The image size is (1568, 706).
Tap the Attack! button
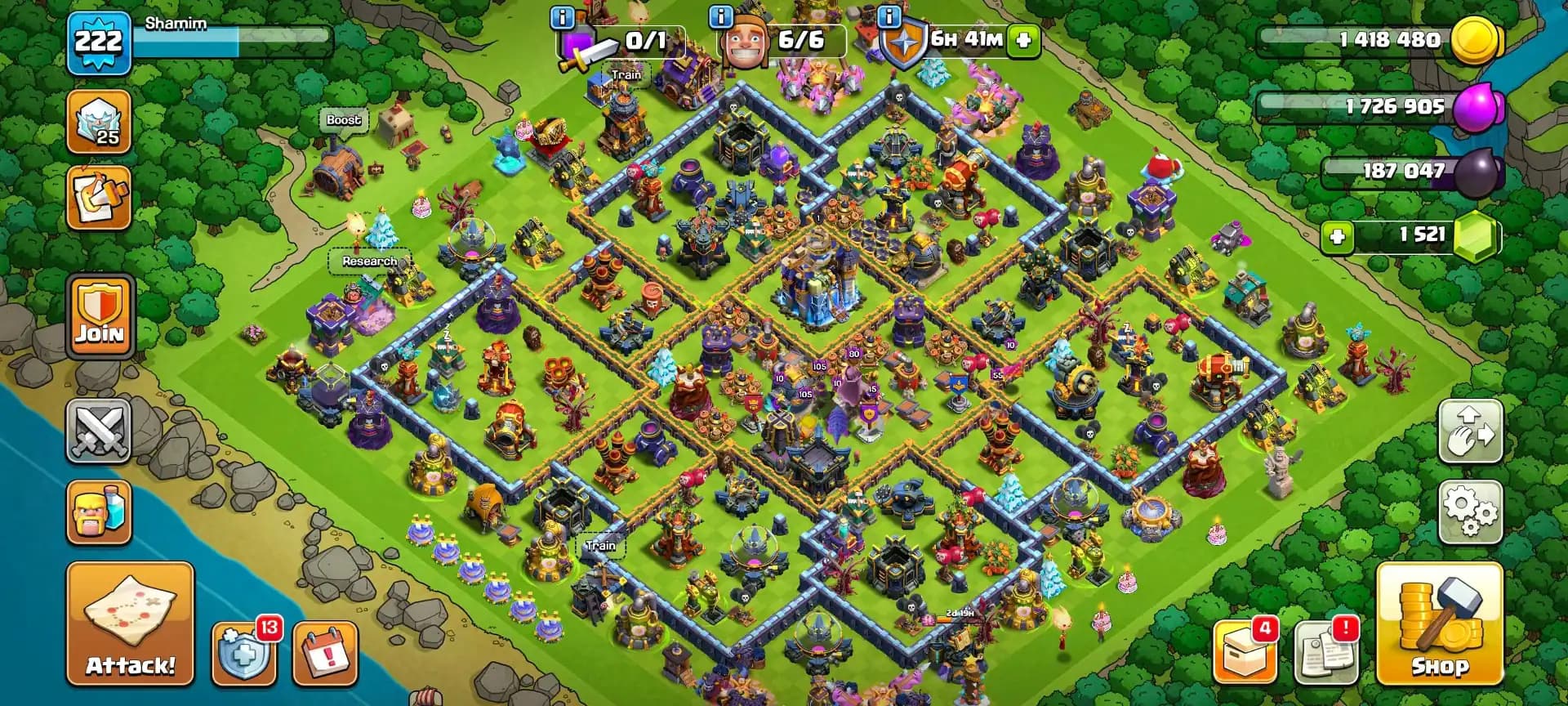129,625
